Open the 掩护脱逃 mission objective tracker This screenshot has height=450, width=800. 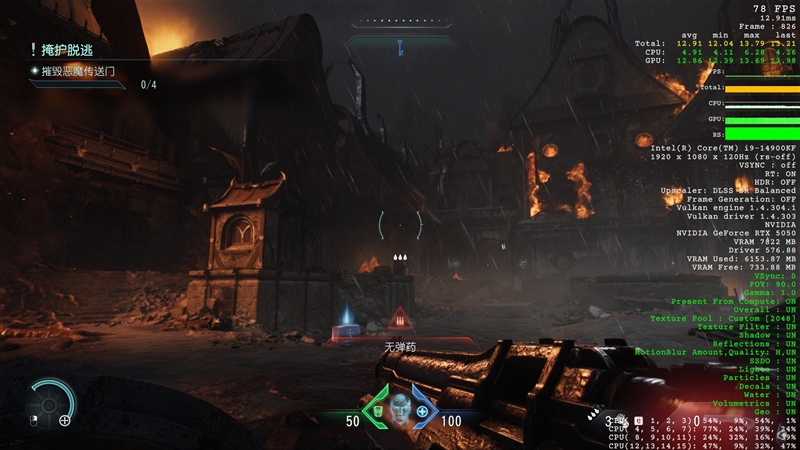tap(68, 48)
